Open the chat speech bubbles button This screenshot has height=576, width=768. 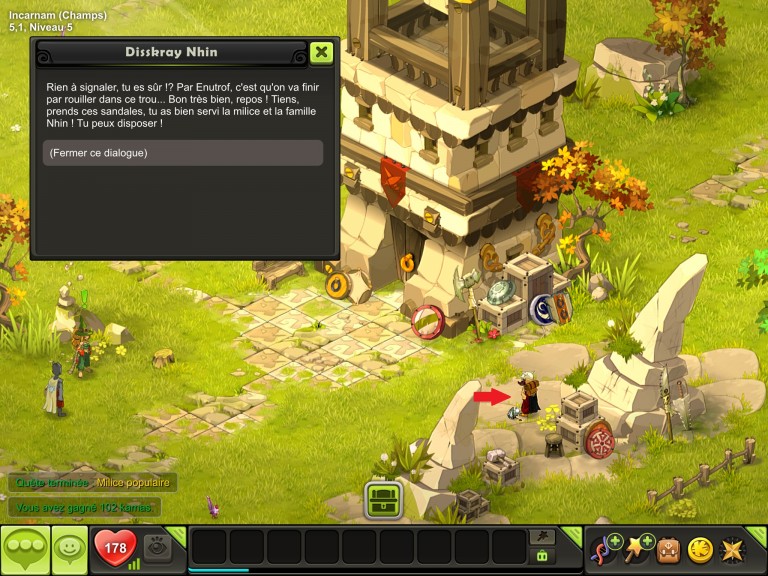click(x=25, y=549)
